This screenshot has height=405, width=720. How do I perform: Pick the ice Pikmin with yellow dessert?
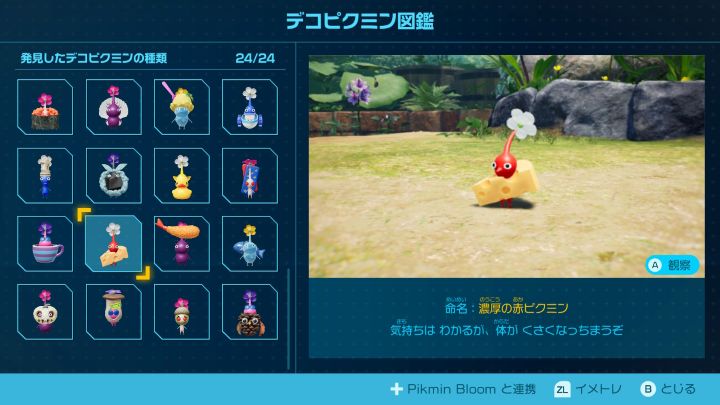click(x=181, y=107)
